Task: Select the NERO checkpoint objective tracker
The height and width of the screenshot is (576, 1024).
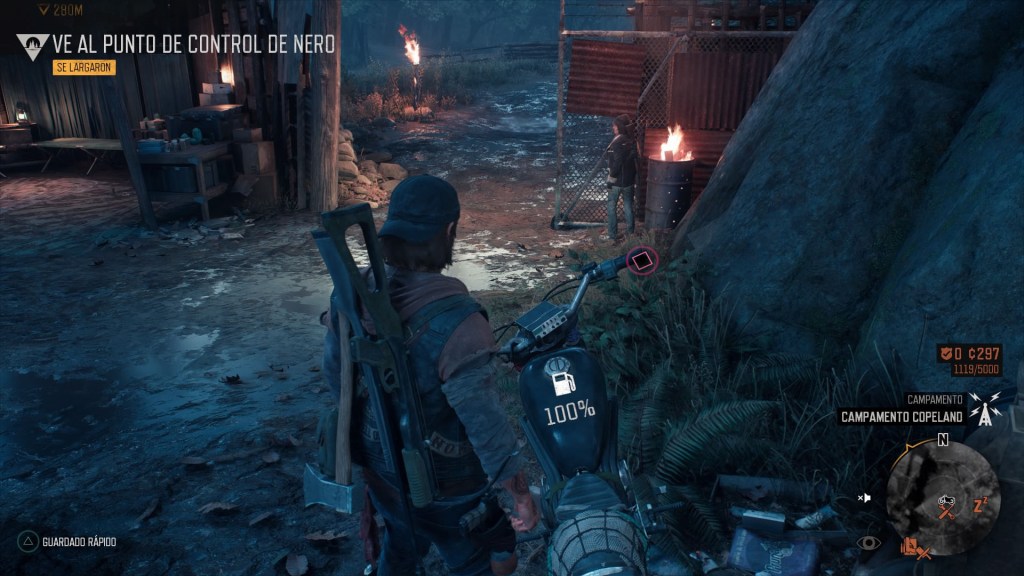Action: coord(194,44)
